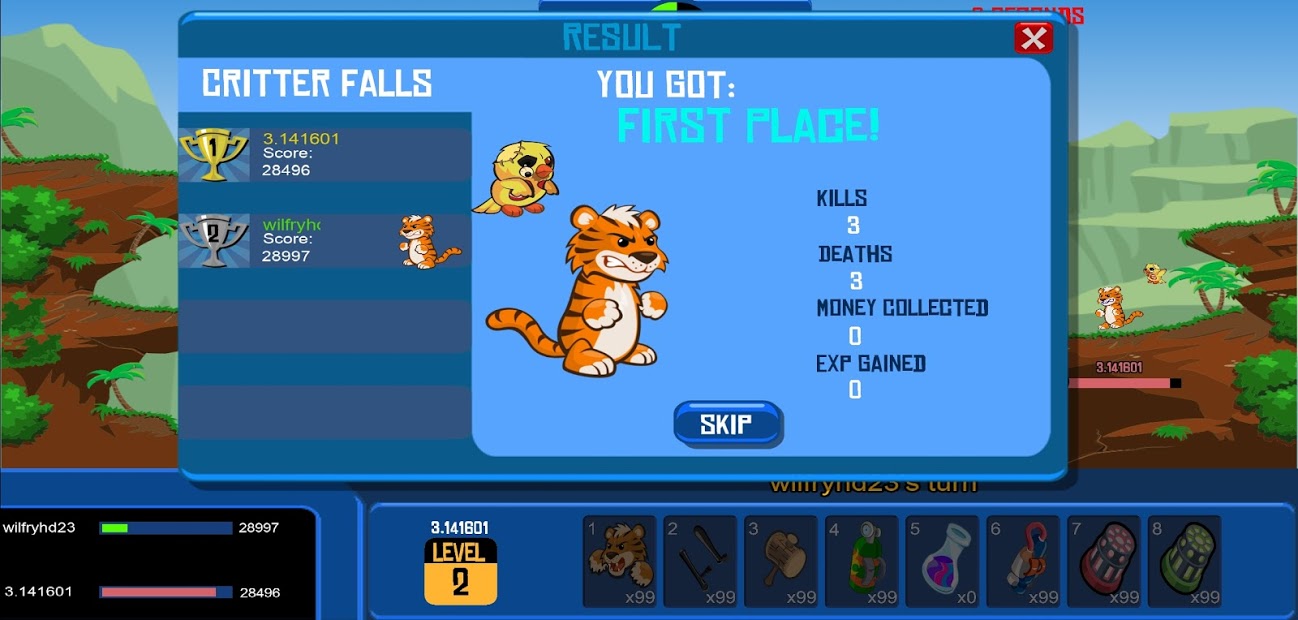Skip the result screen
1298x620 pixels.
tap(727, 424)
